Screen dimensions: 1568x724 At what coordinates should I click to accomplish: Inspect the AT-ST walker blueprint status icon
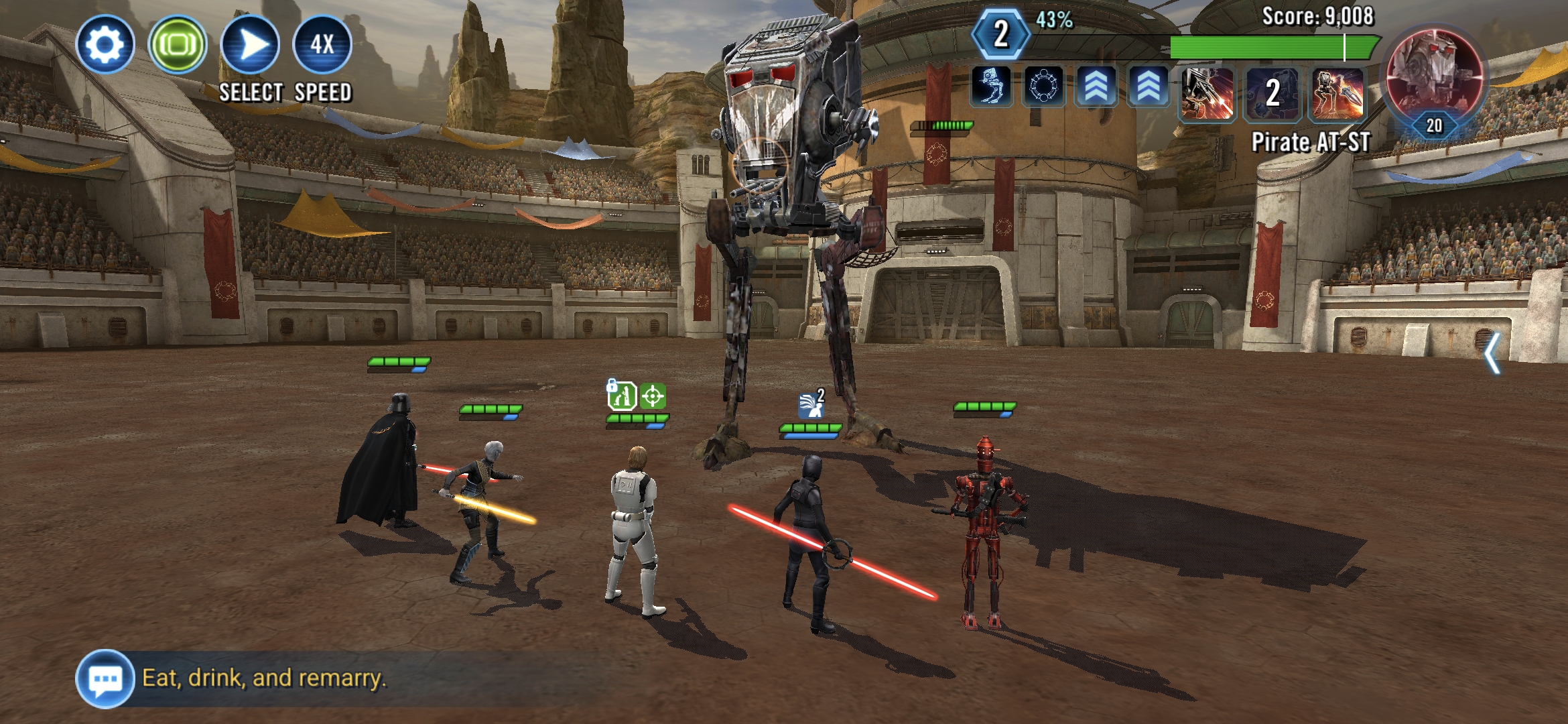991,87
